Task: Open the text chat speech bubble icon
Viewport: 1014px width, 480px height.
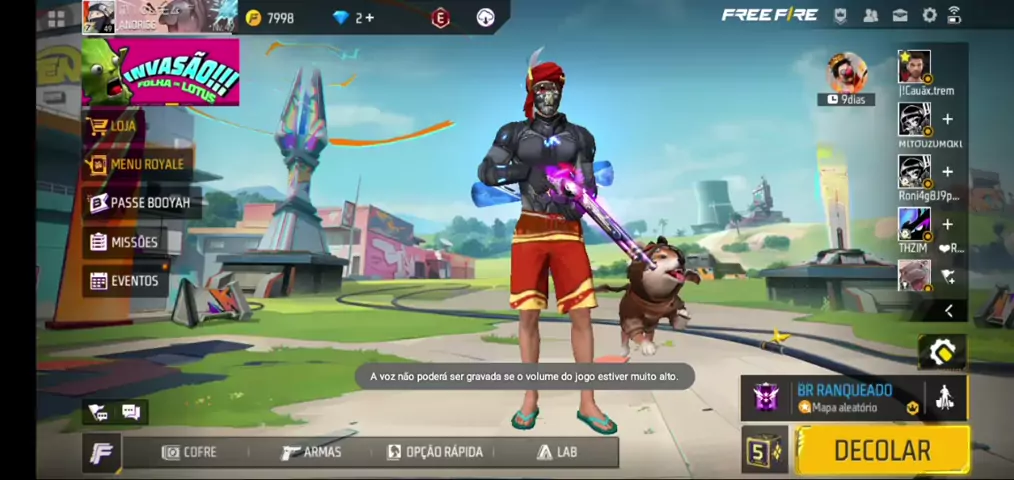Action: click(131, 411)
